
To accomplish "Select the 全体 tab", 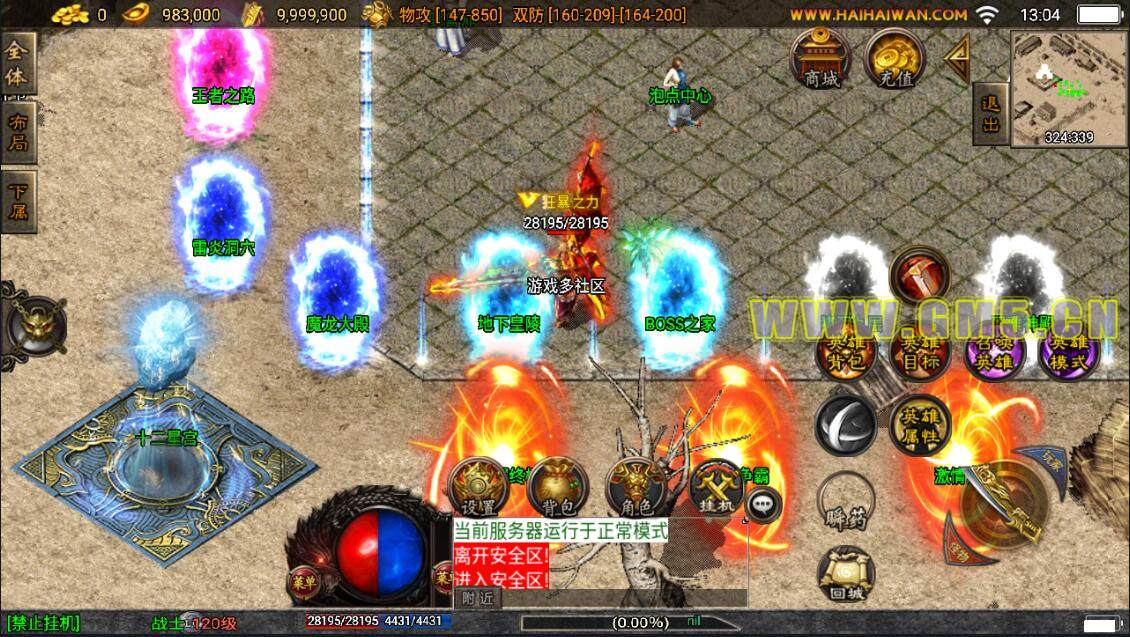I will (x=18, y=65).
